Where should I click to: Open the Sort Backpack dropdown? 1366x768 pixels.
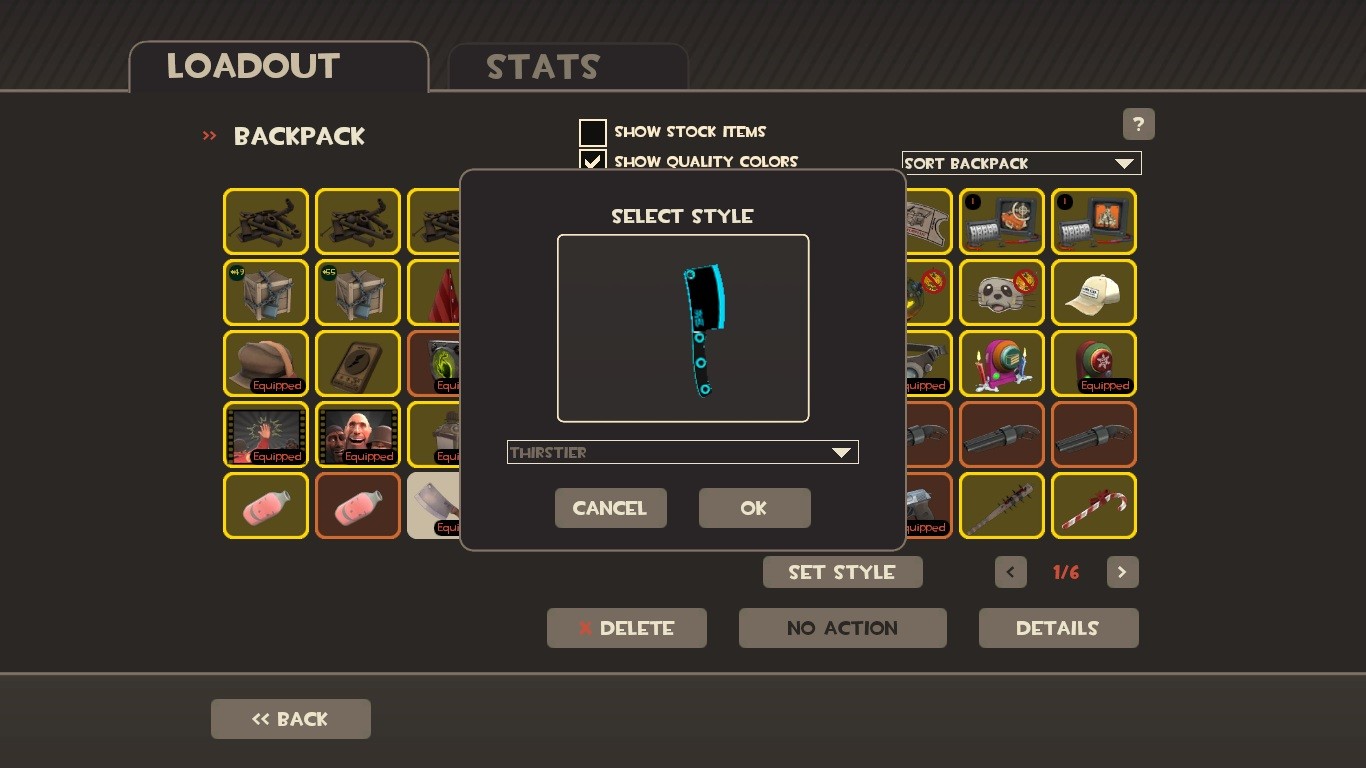tap(1020, 163)
